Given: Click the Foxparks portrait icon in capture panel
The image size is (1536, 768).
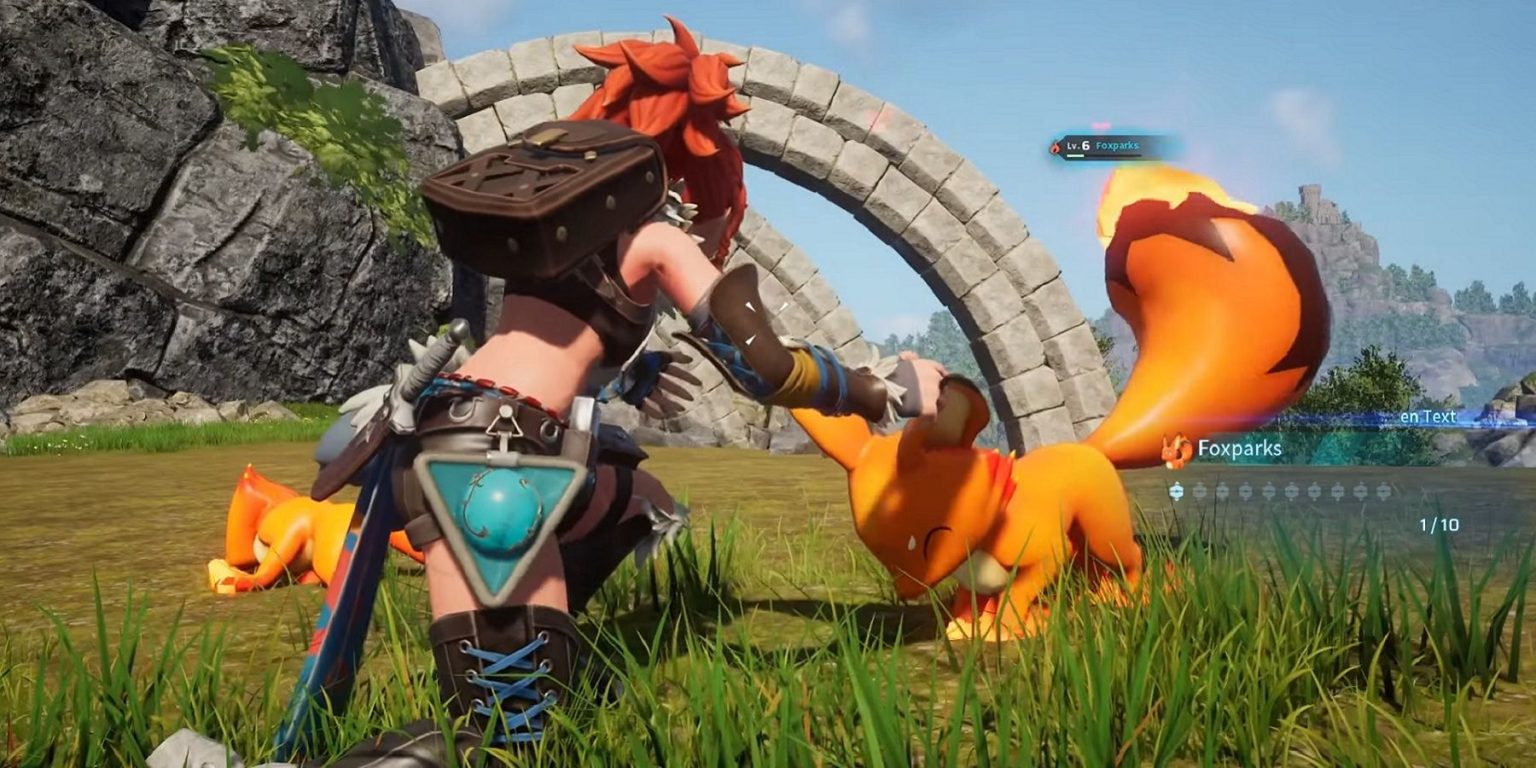Looking at the screenshot, I should (1175, 450).
